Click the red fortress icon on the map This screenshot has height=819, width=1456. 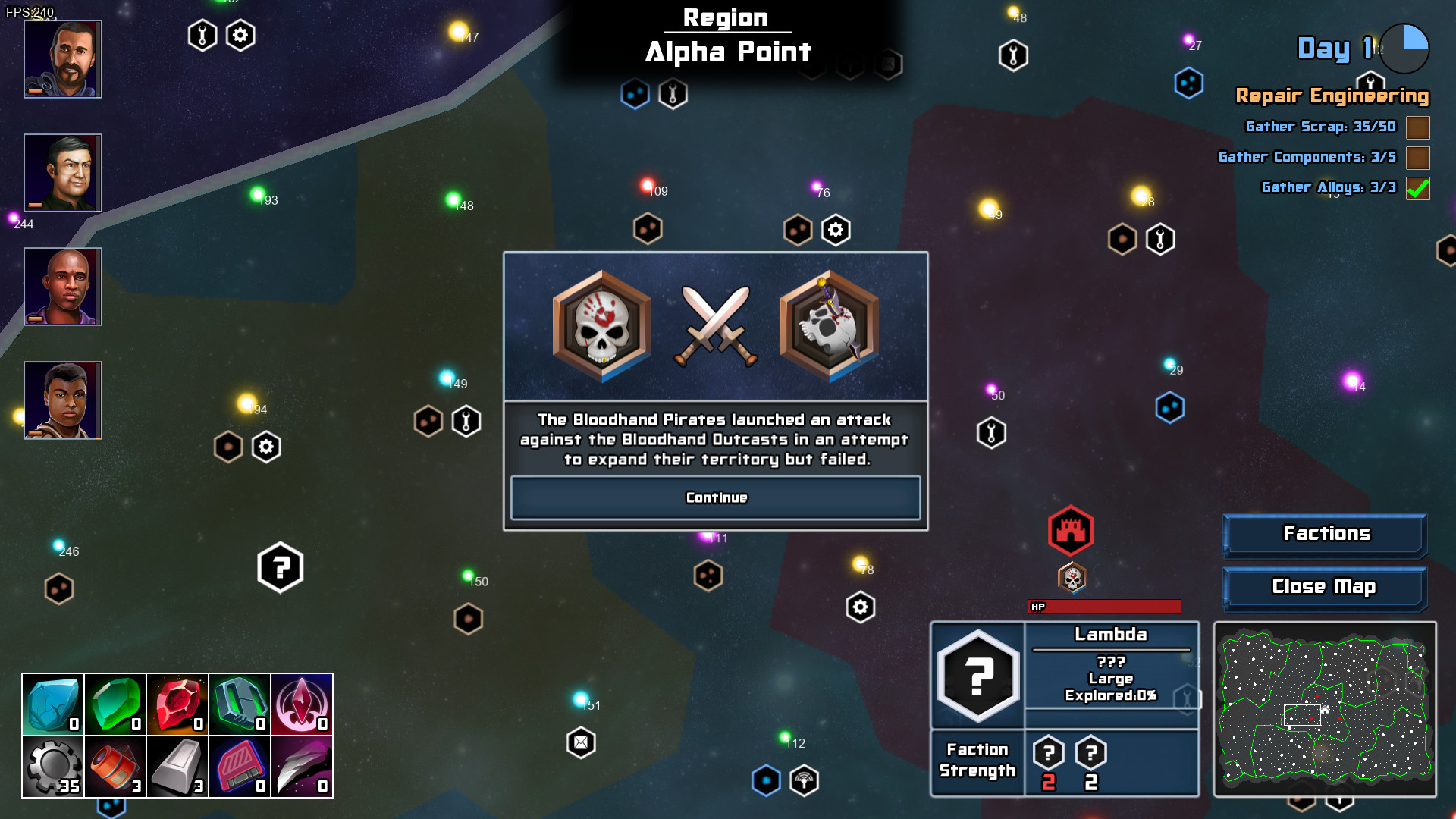point(1071,531)
